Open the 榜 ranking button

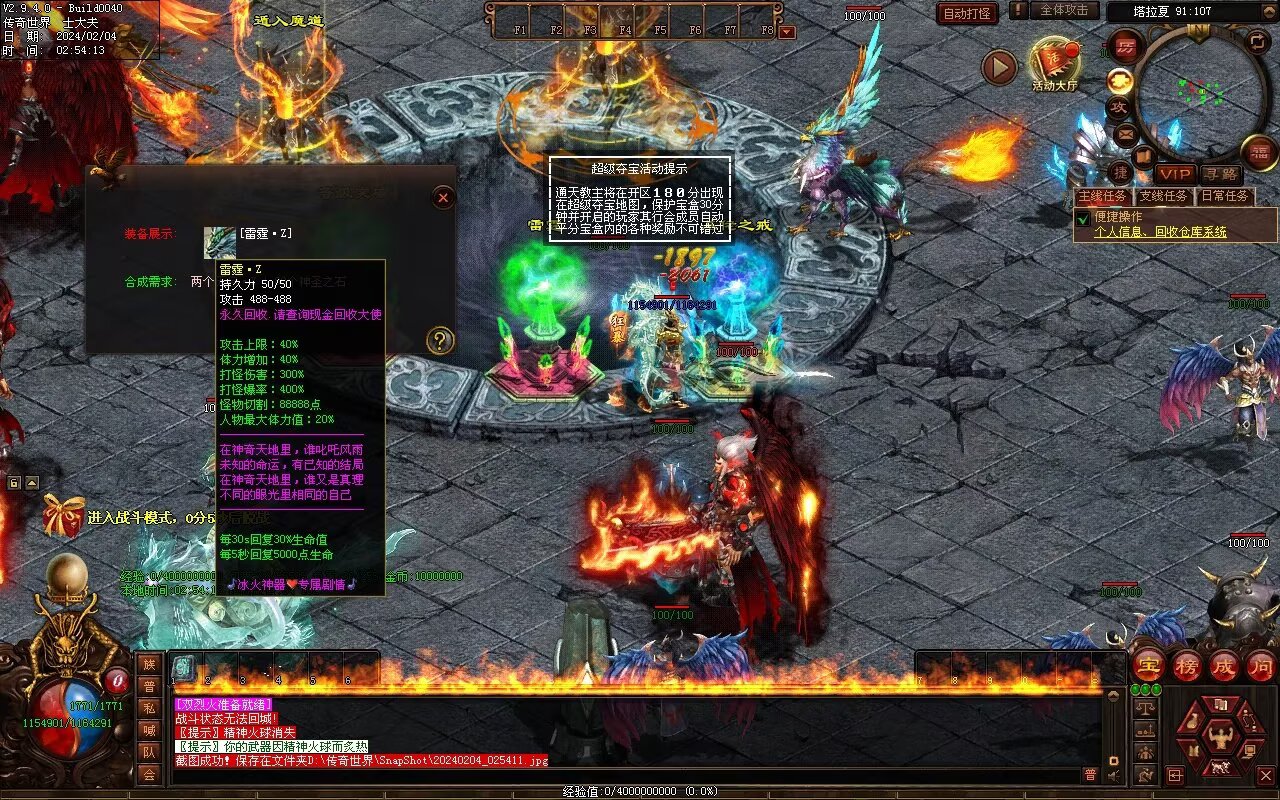tap(1187, 665)
